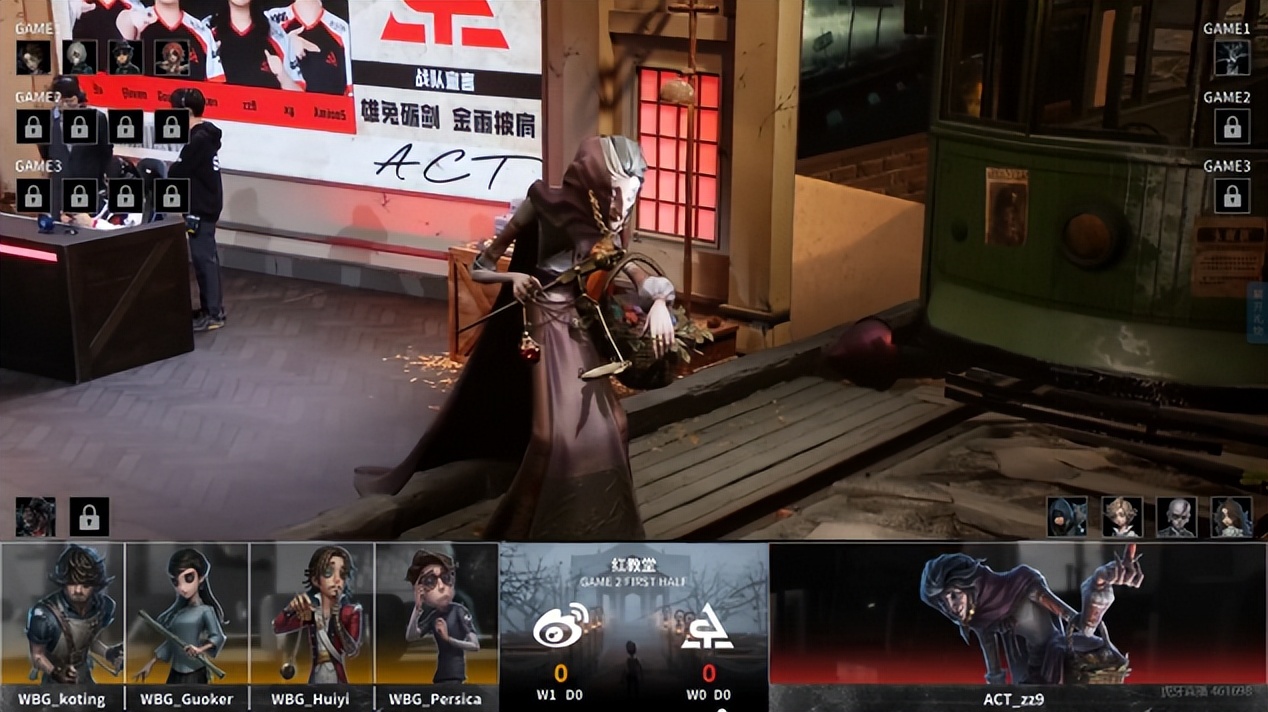This screenshot has height=712, width=1268.
Task: Select the WBG_koting player card
Action: [63, 614]
